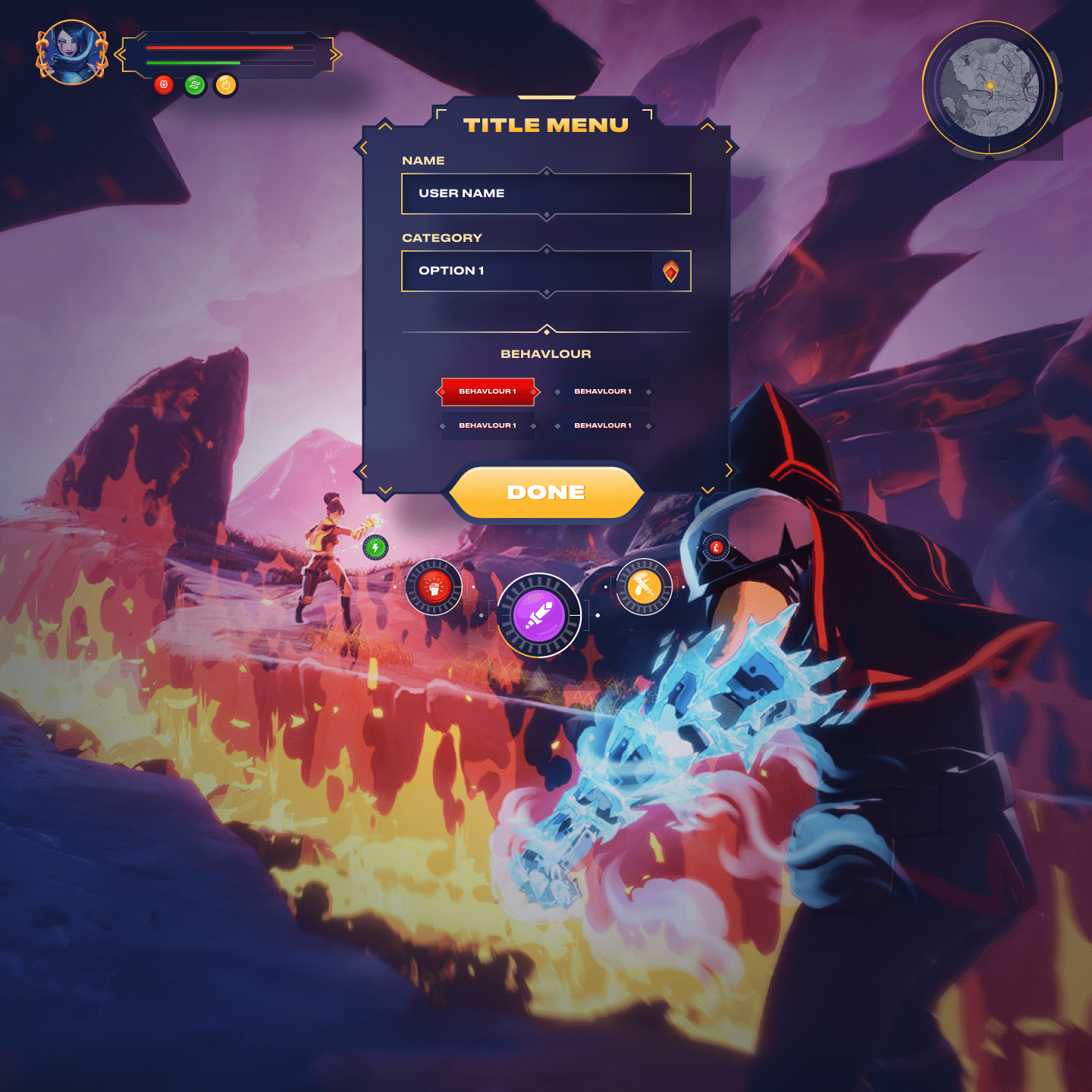Click the small red kneeling figure icon
1092x1092 pixels.
coord(716,547)
